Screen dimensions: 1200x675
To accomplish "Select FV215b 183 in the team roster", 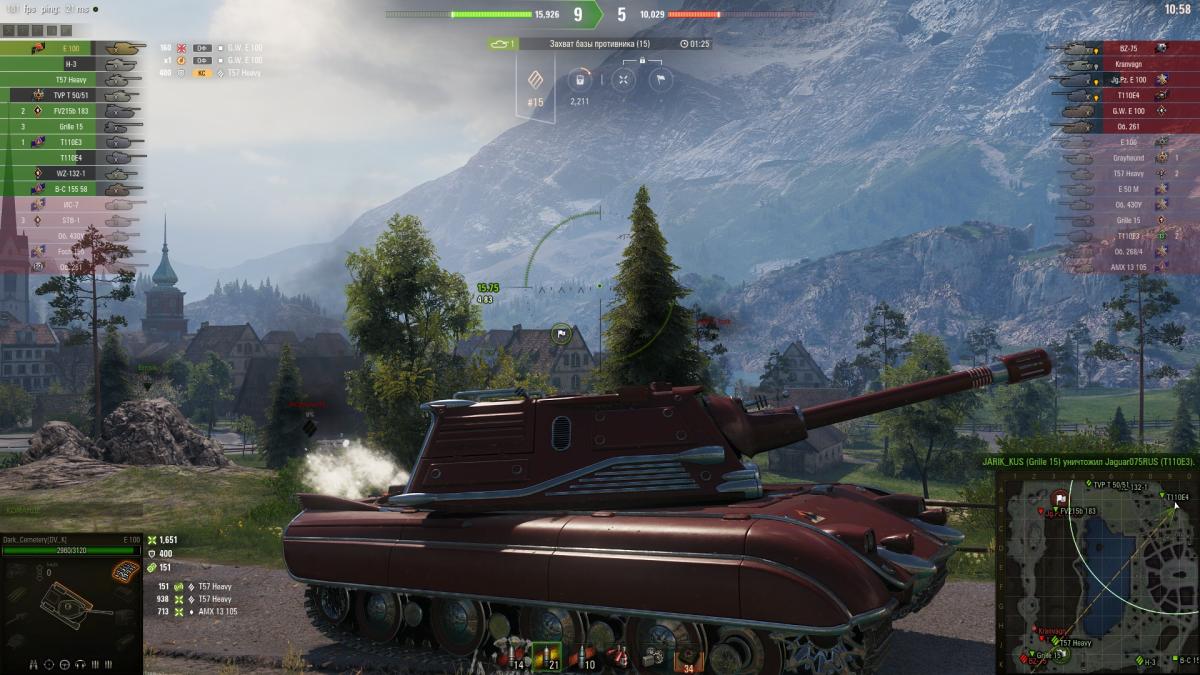I will click(77, 111).
